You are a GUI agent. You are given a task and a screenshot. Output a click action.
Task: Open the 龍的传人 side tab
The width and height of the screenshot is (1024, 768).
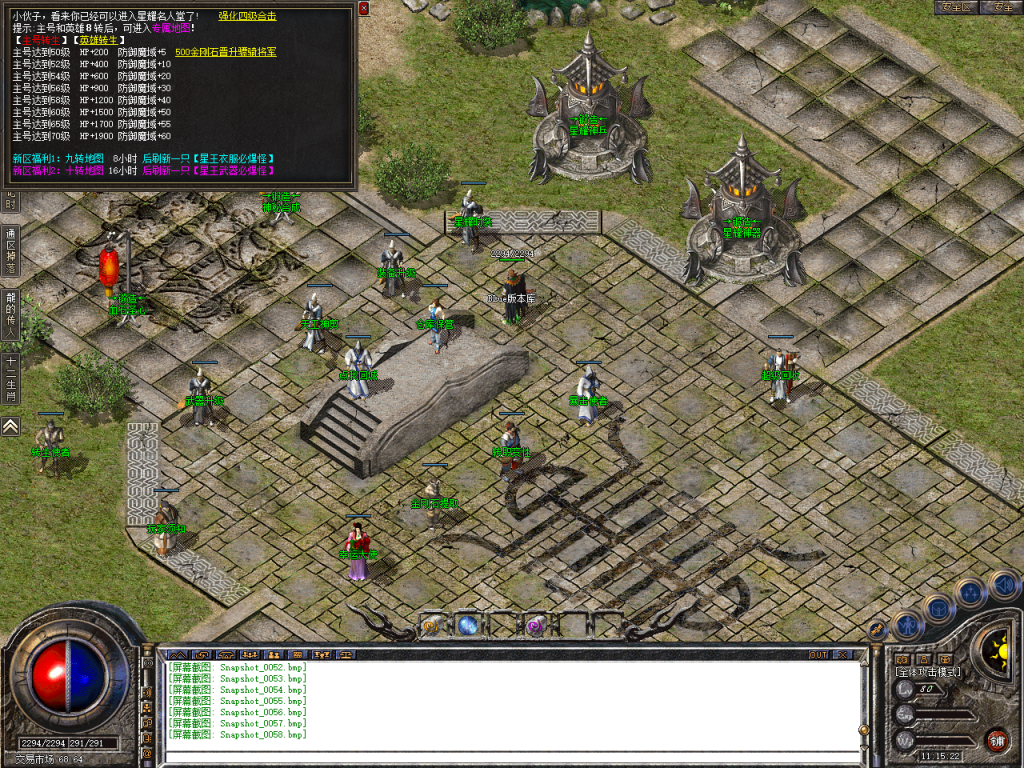click(10, 316)
